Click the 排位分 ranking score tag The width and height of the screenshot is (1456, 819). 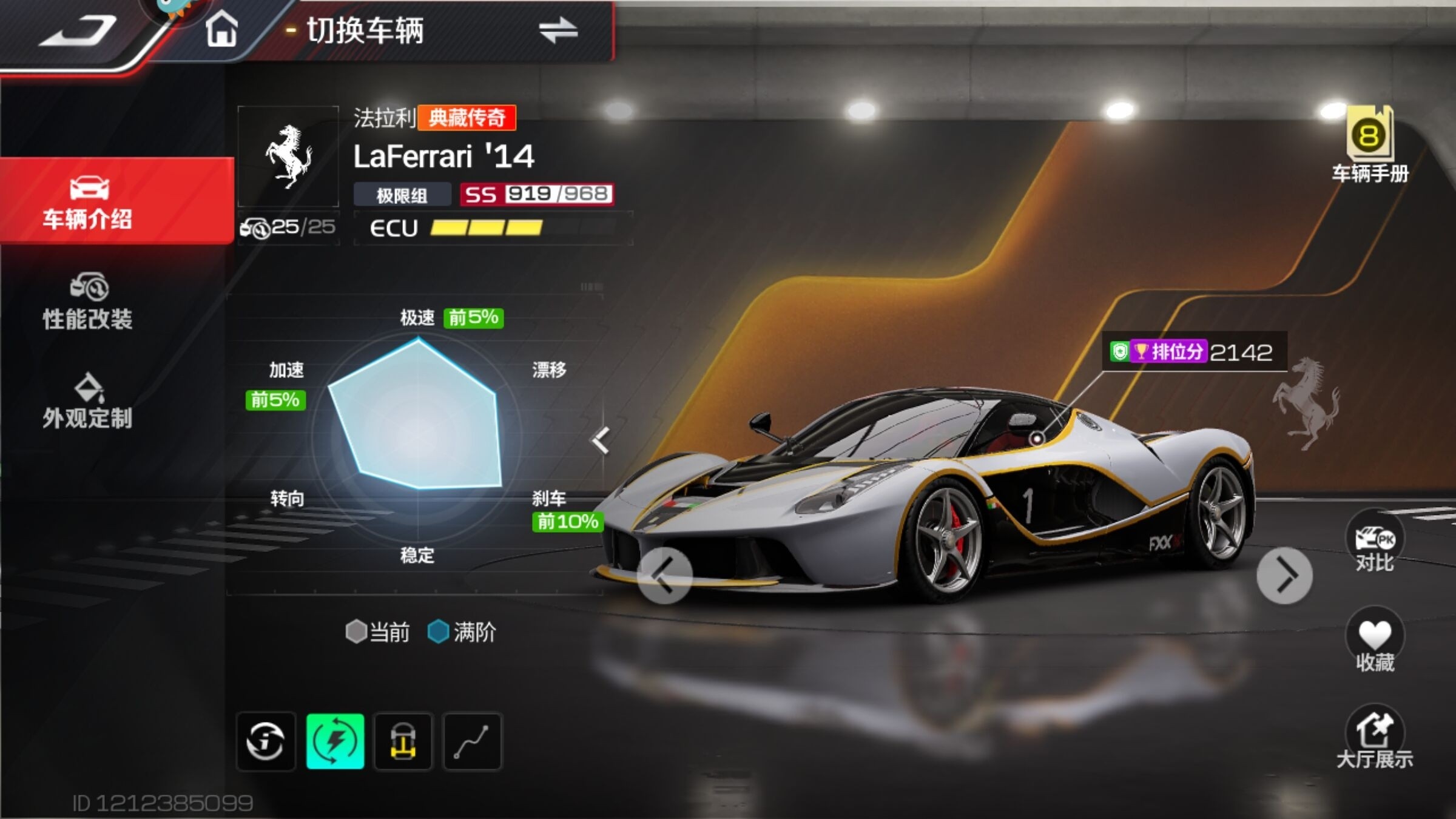(x=1192, y=352)
